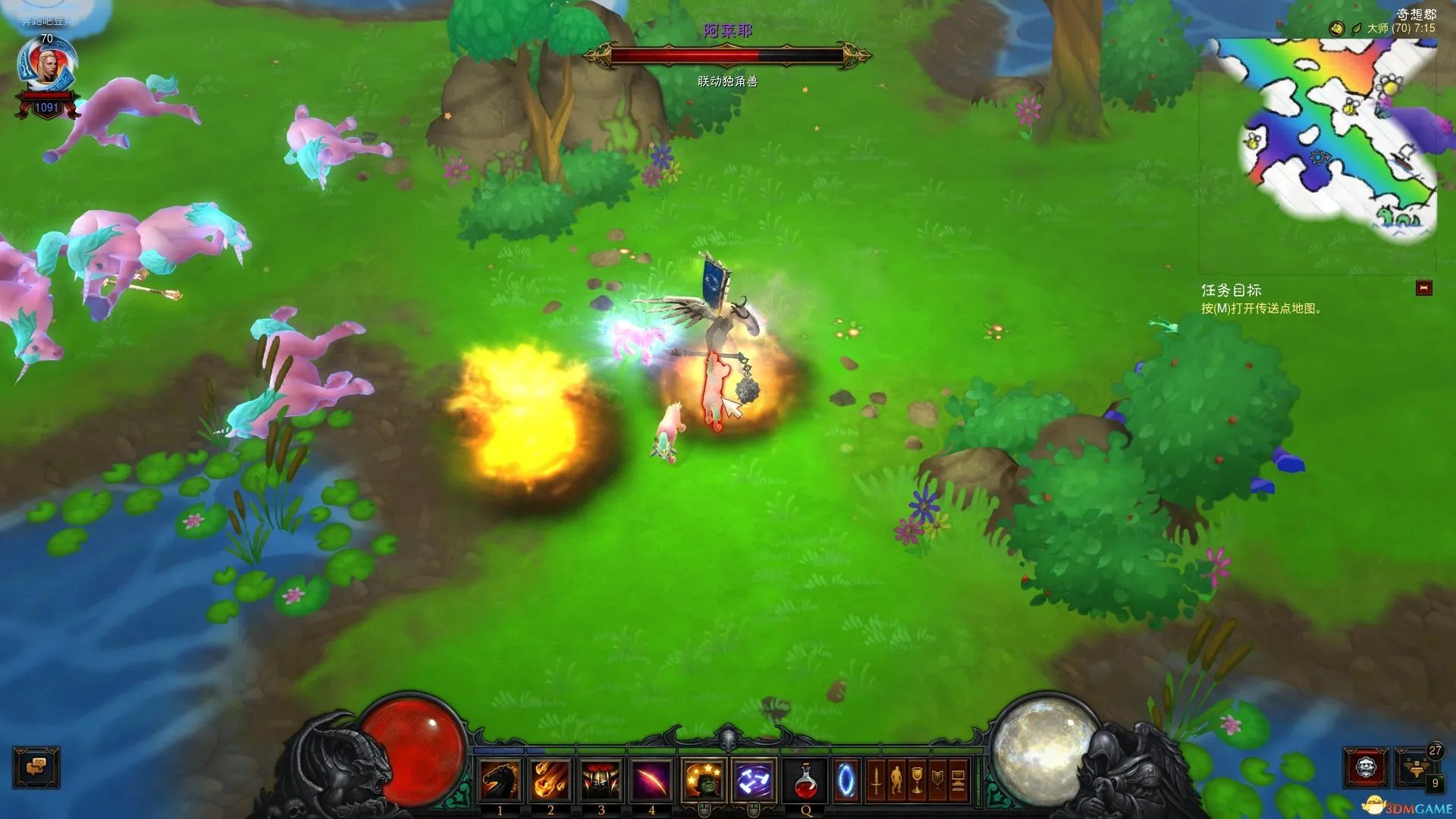This screenshot has width=1456, height=819.
Task: Open the game menu computer button
Action: pyautogui.click(x=959, y=781)
